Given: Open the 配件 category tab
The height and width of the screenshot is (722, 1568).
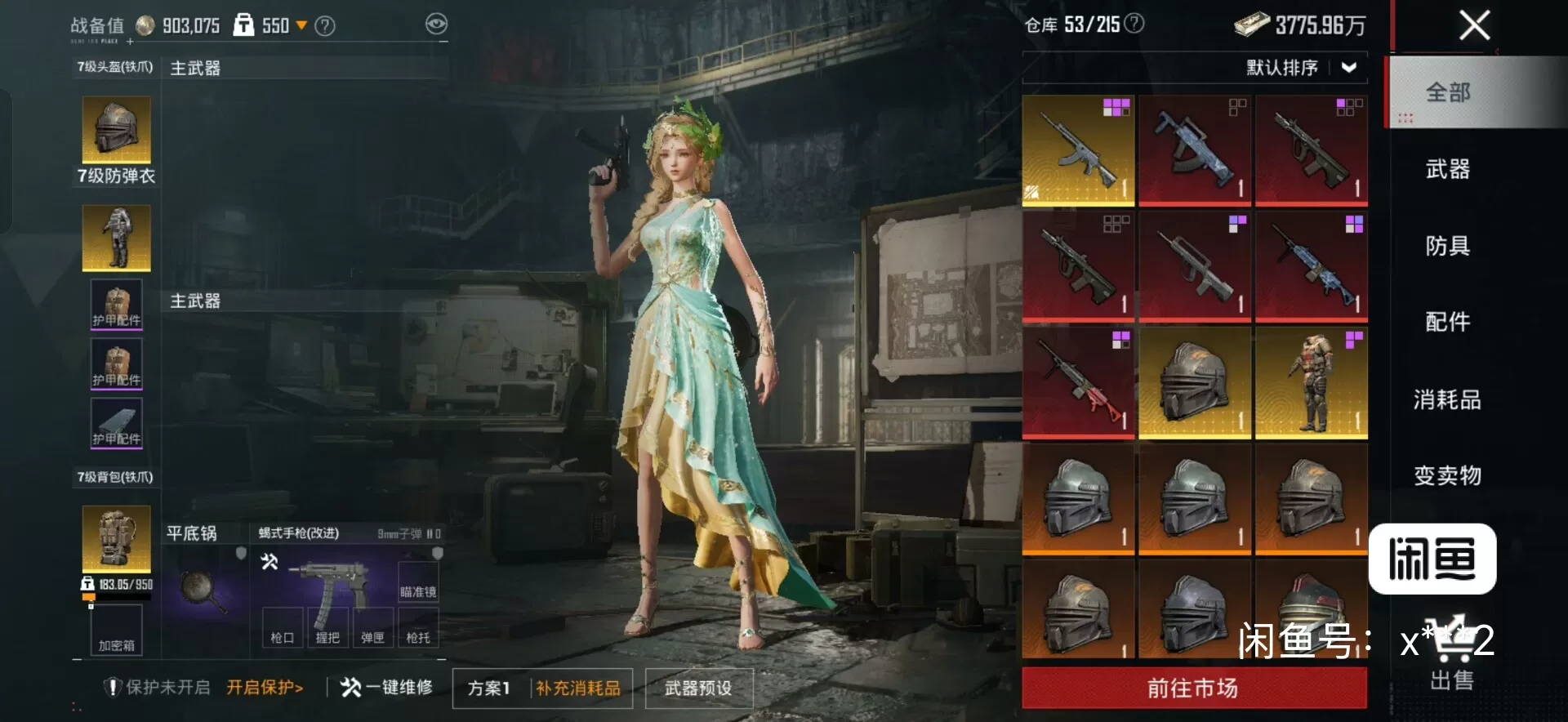Looking at the screenshot, I should 1447,322.
